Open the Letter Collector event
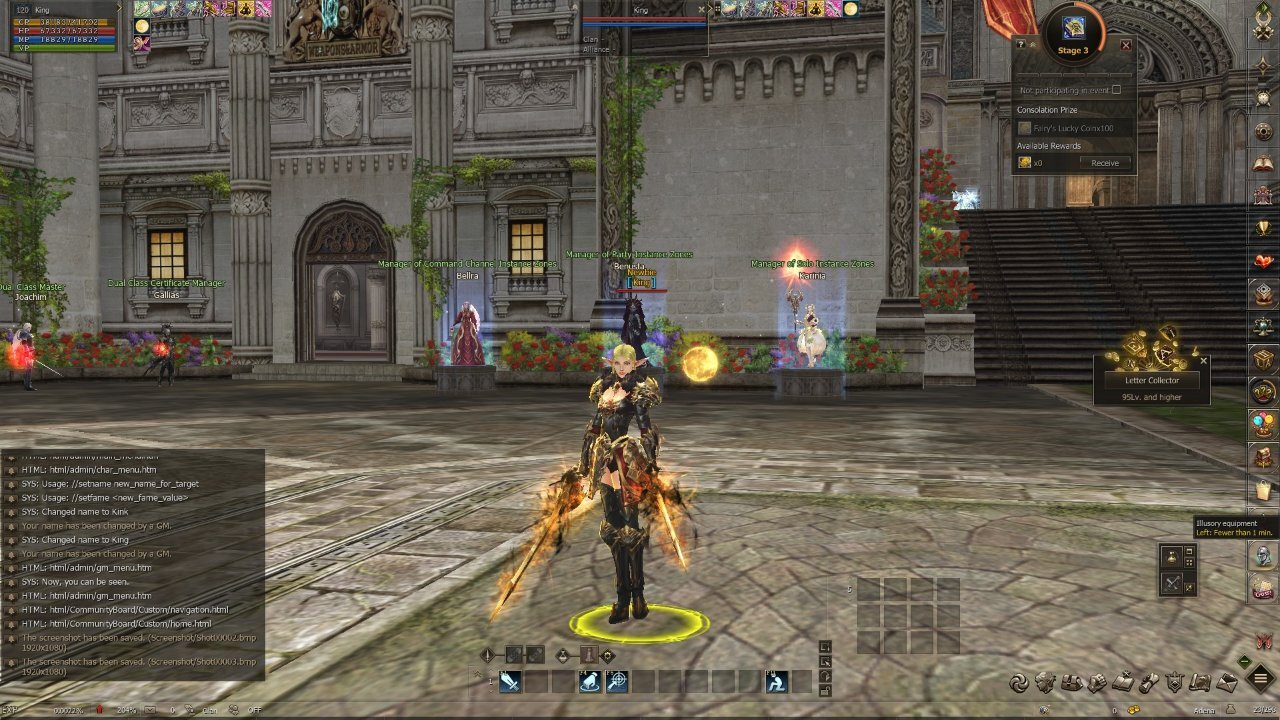1280x720 pixels. [1151, 380]
